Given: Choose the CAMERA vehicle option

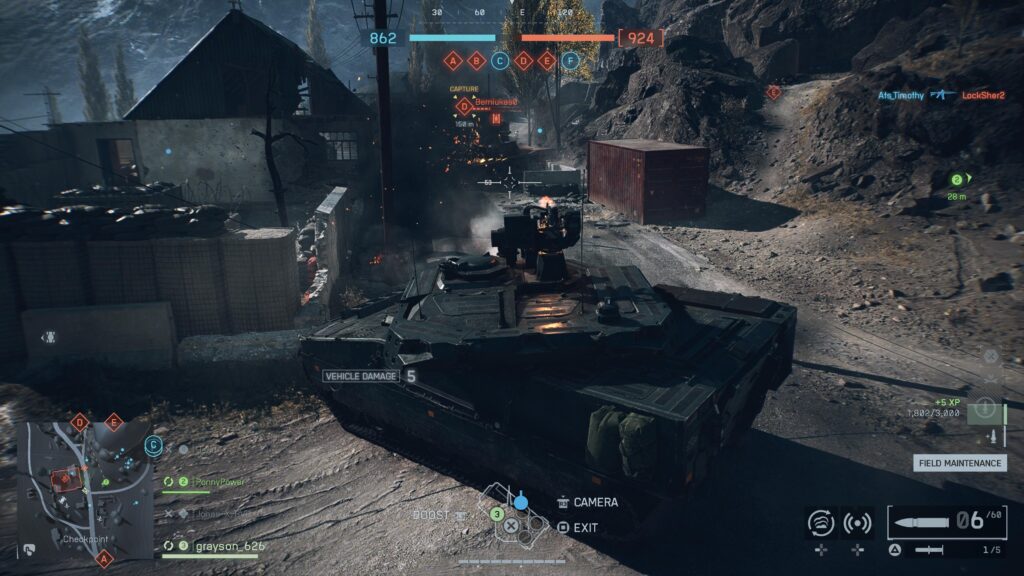Looking at the screenshot, I should (x=596, y=502).
